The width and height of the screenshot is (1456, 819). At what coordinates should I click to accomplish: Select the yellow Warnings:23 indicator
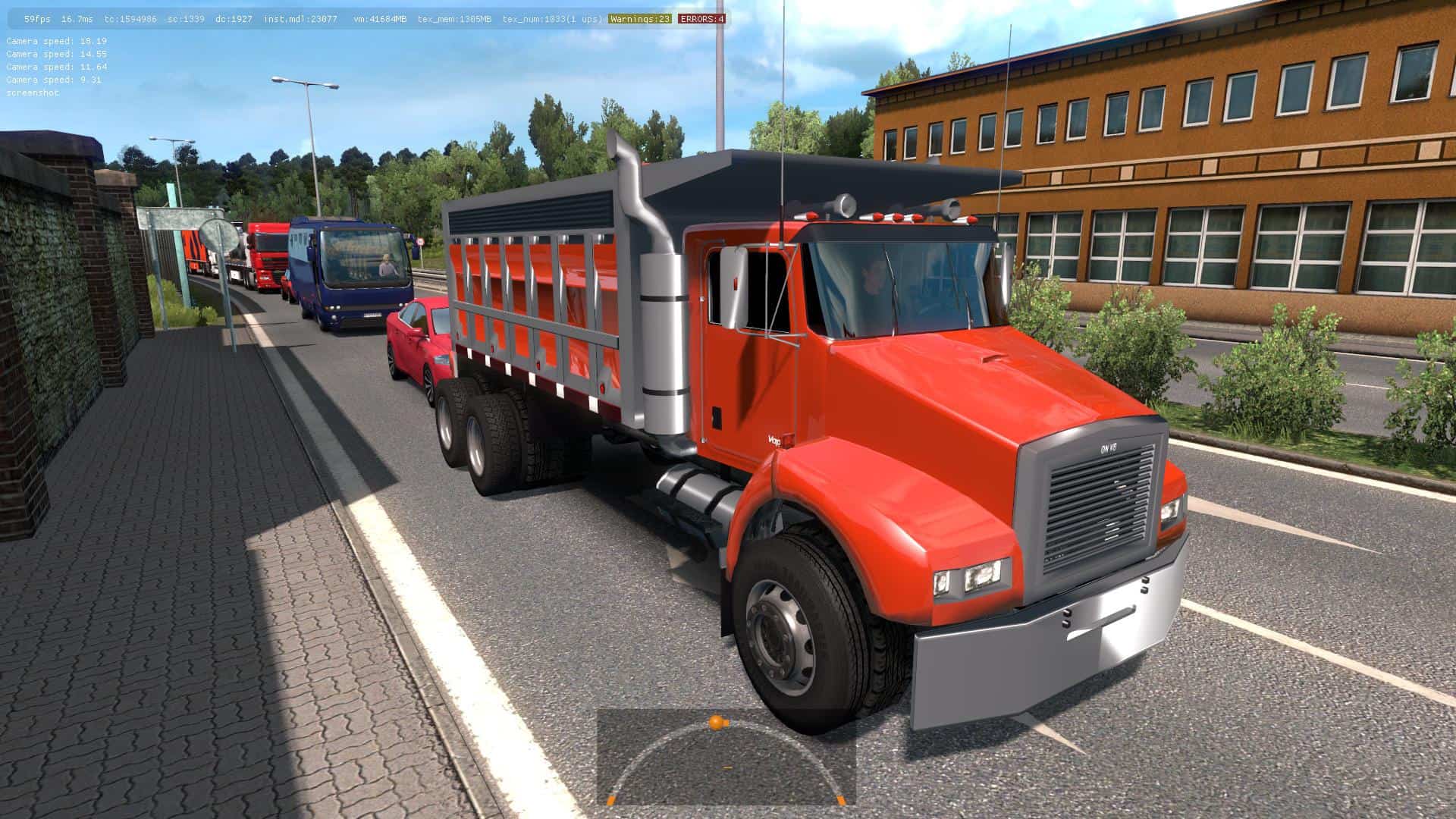pos(639,19)
